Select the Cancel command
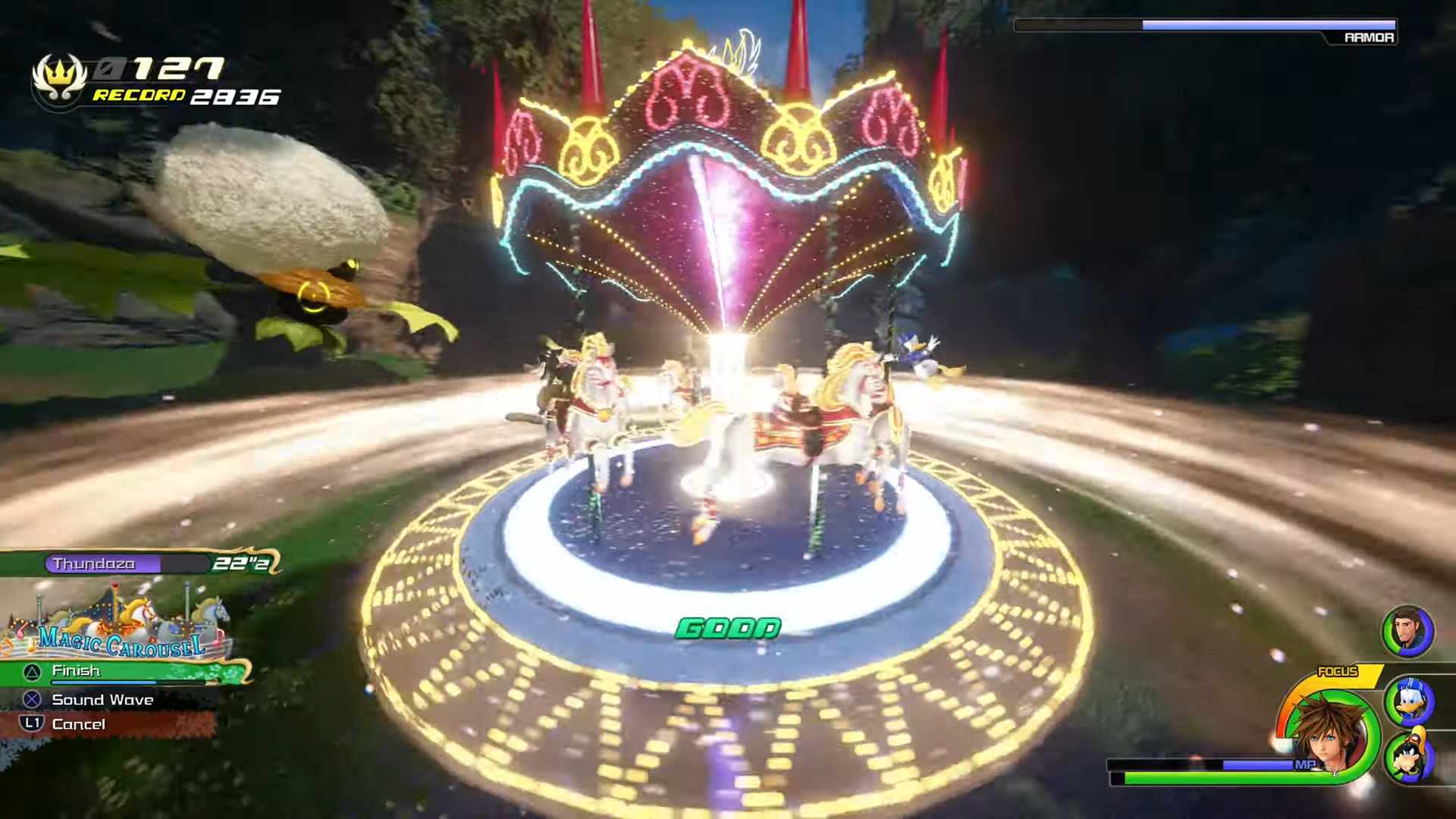Viewport: 1456px width, 819px height. (78, 725)
